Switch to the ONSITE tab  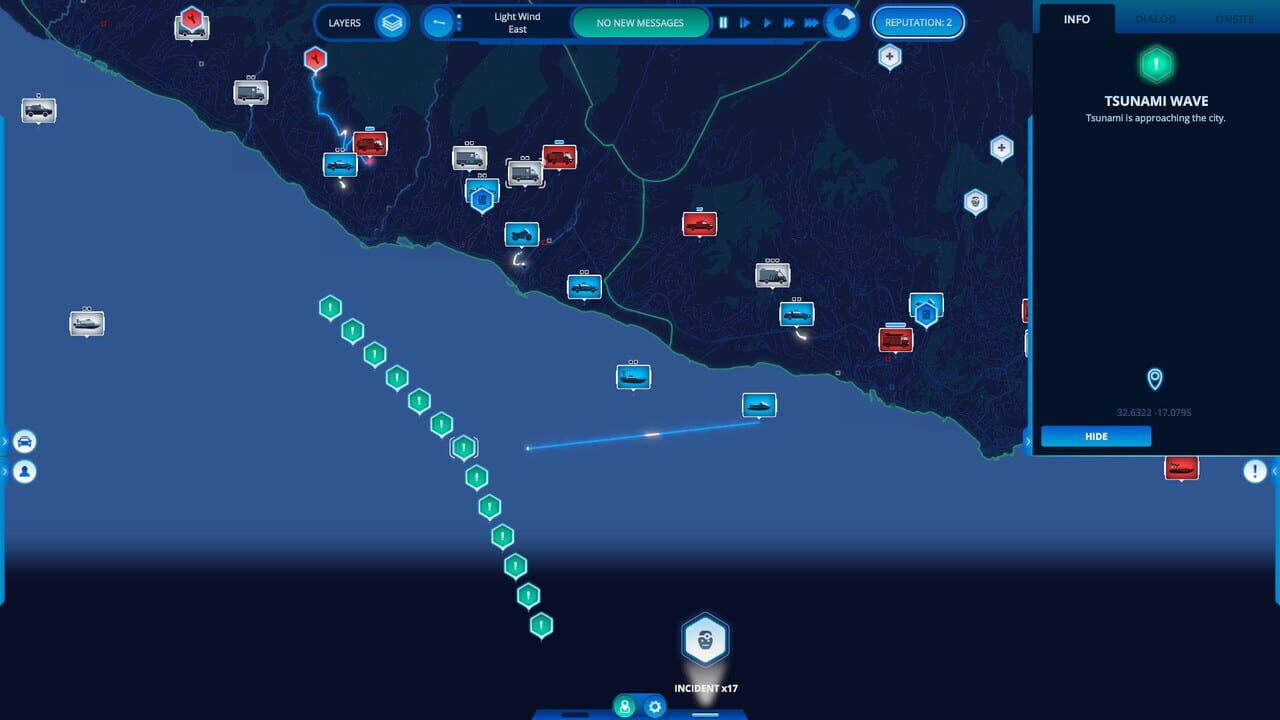[1234, 18]
